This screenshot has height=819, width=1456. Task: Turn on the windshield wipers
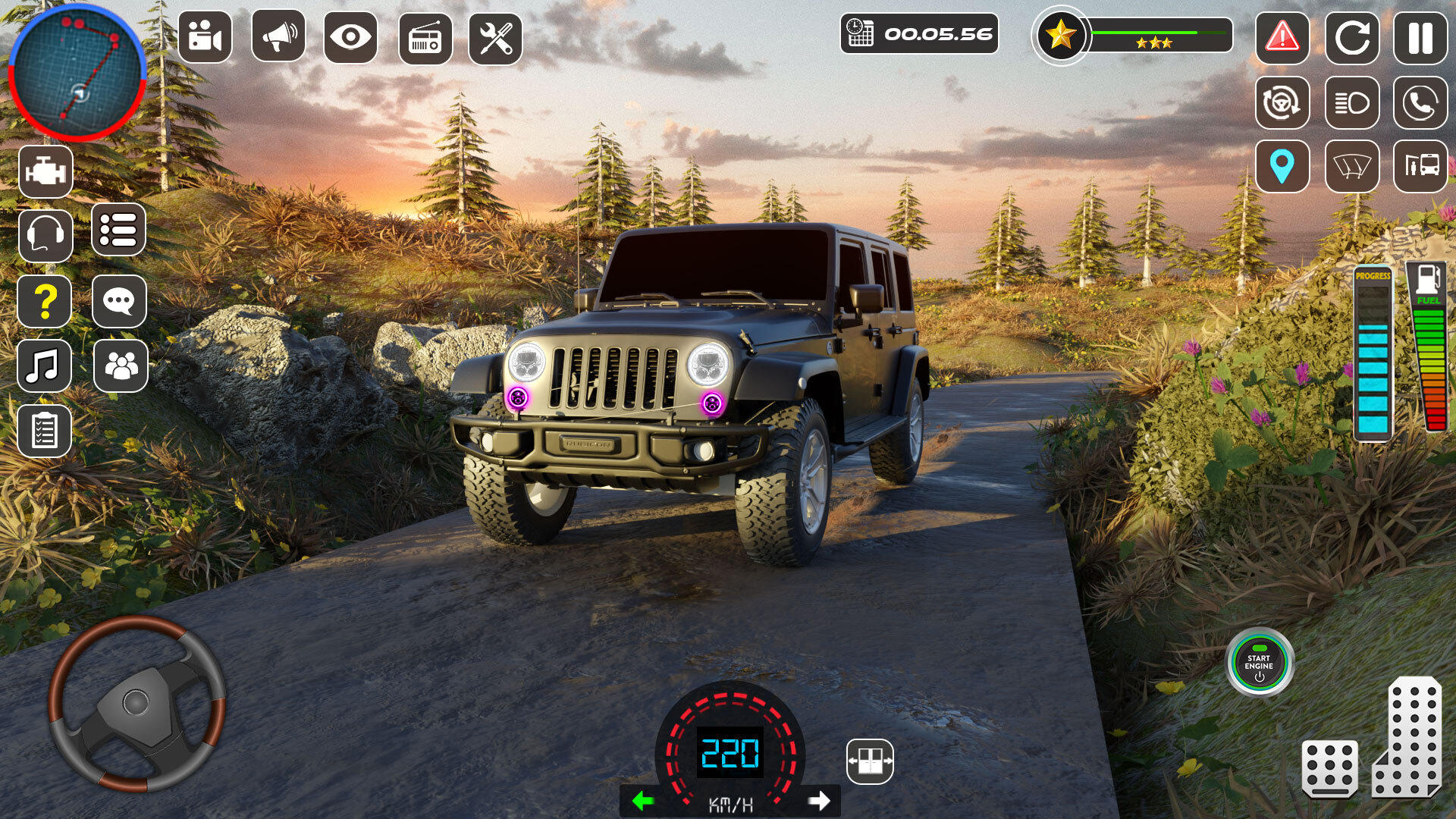1351,166
